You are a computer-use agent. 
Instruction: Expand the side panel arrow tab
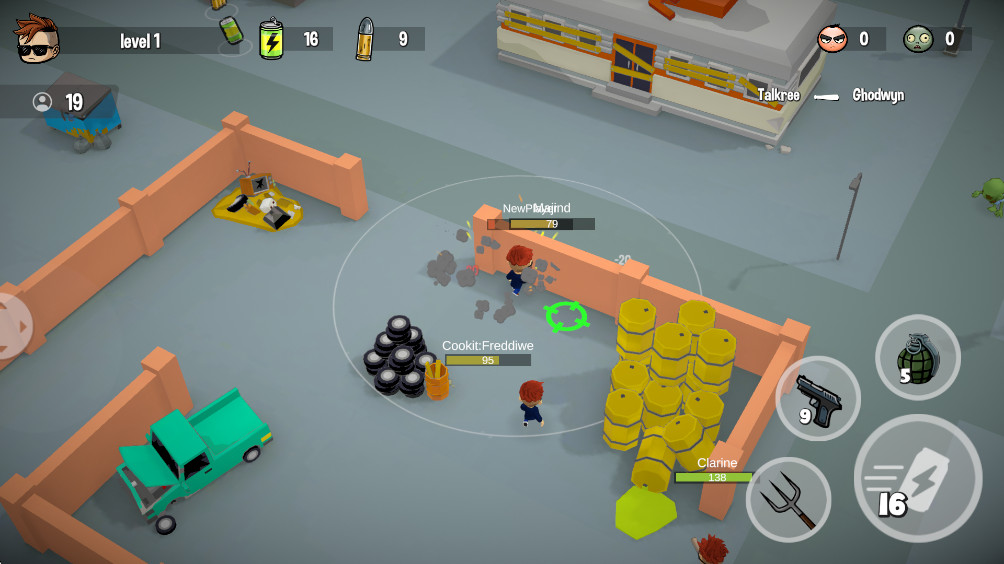14,325
